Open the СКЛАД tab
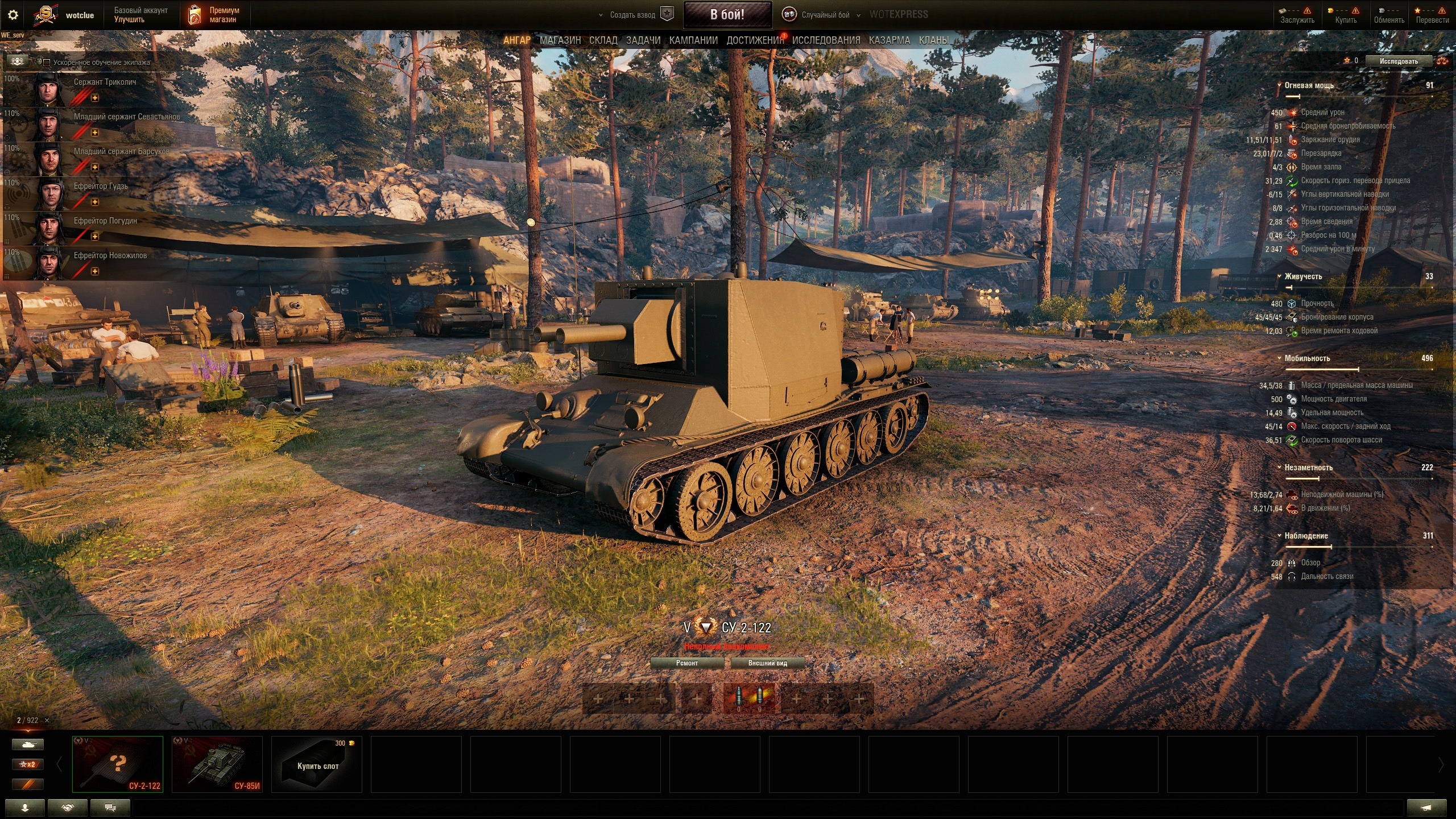Viewport: 1456px width, 819px height. coord(603,40)
